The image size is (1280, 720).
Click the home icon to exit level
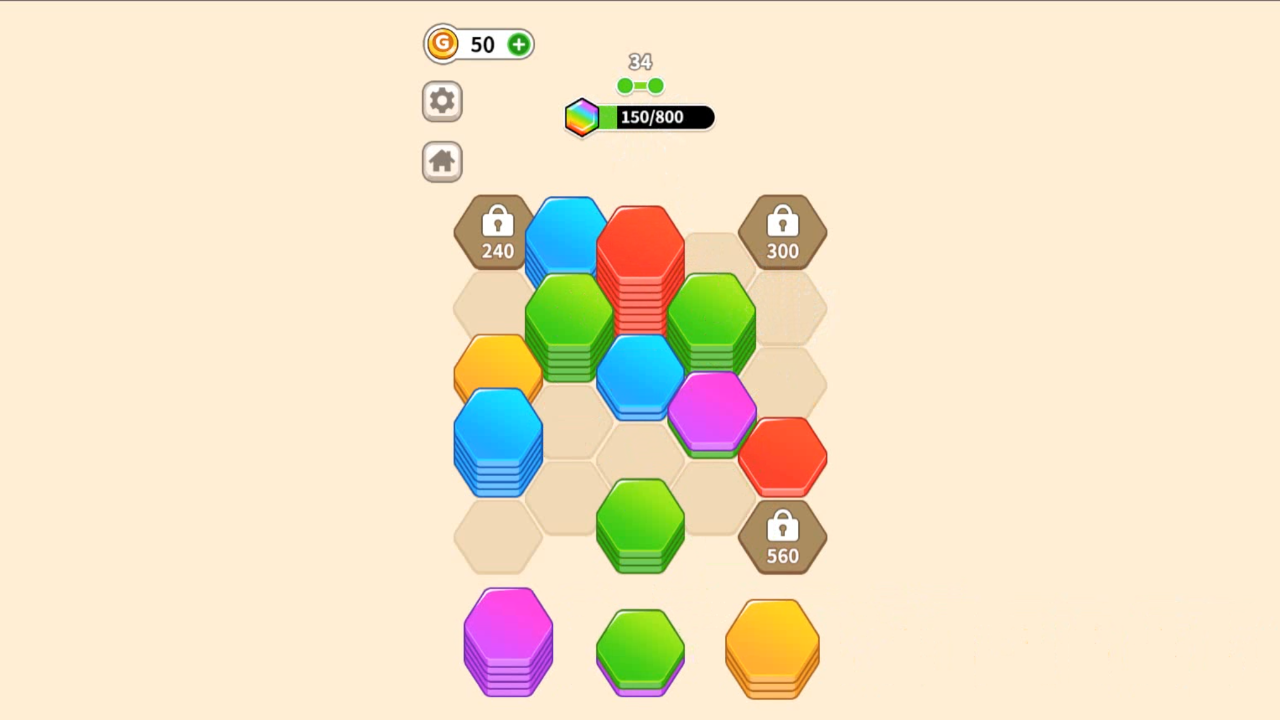point(441,161)
